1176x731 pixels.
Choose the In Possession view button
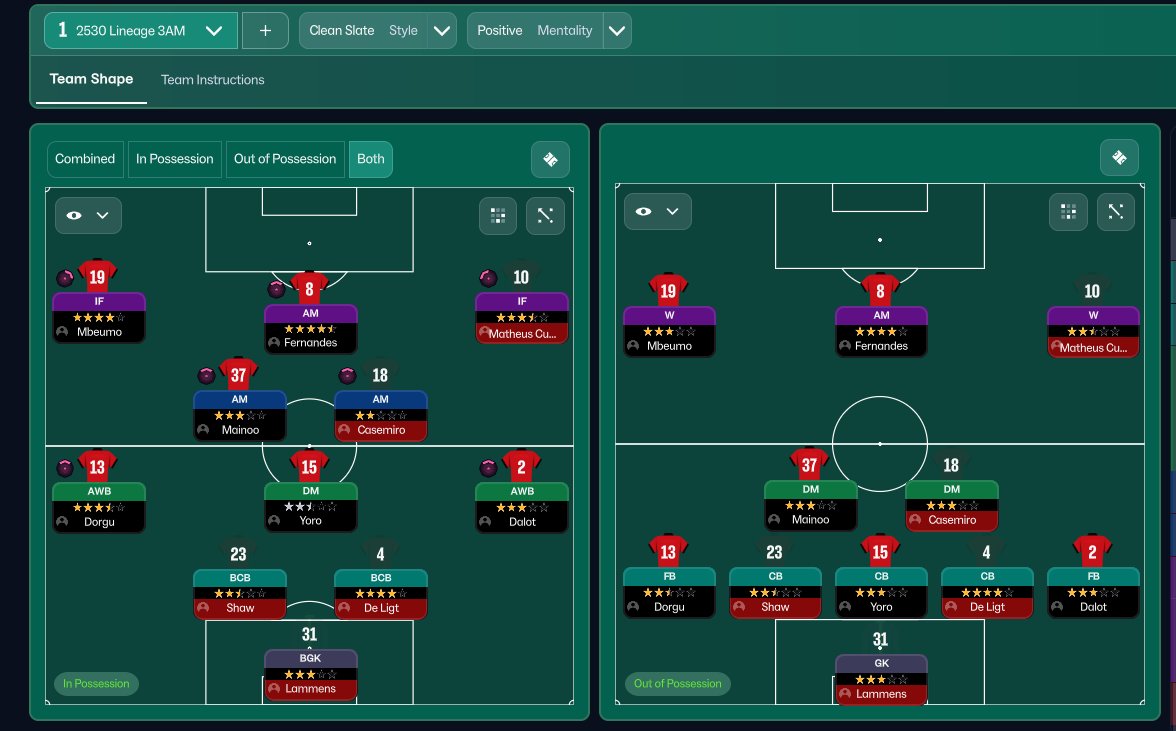pyautogui.click(x=175, y=159)
